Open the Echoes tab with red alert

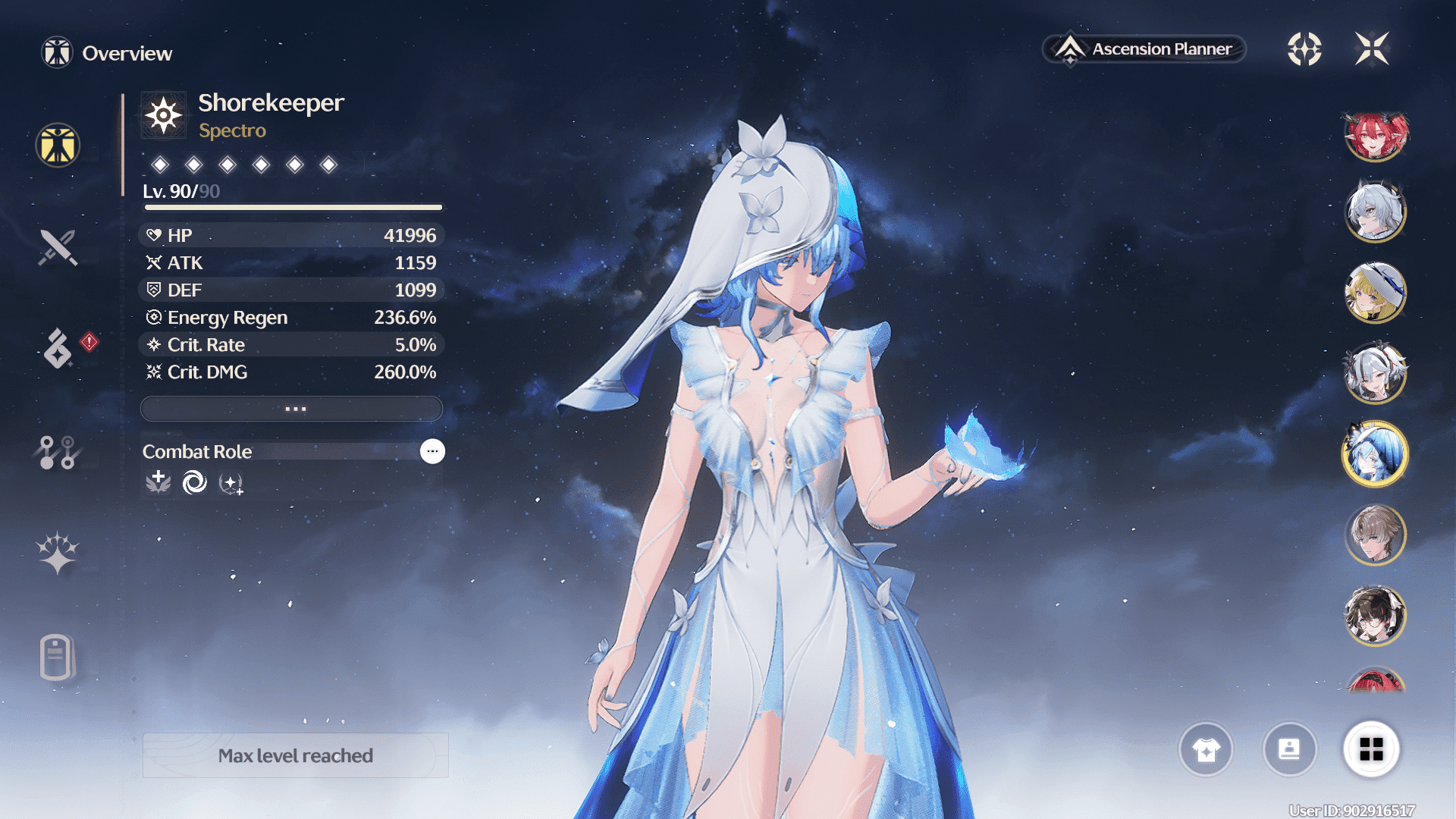click(59, 348)
